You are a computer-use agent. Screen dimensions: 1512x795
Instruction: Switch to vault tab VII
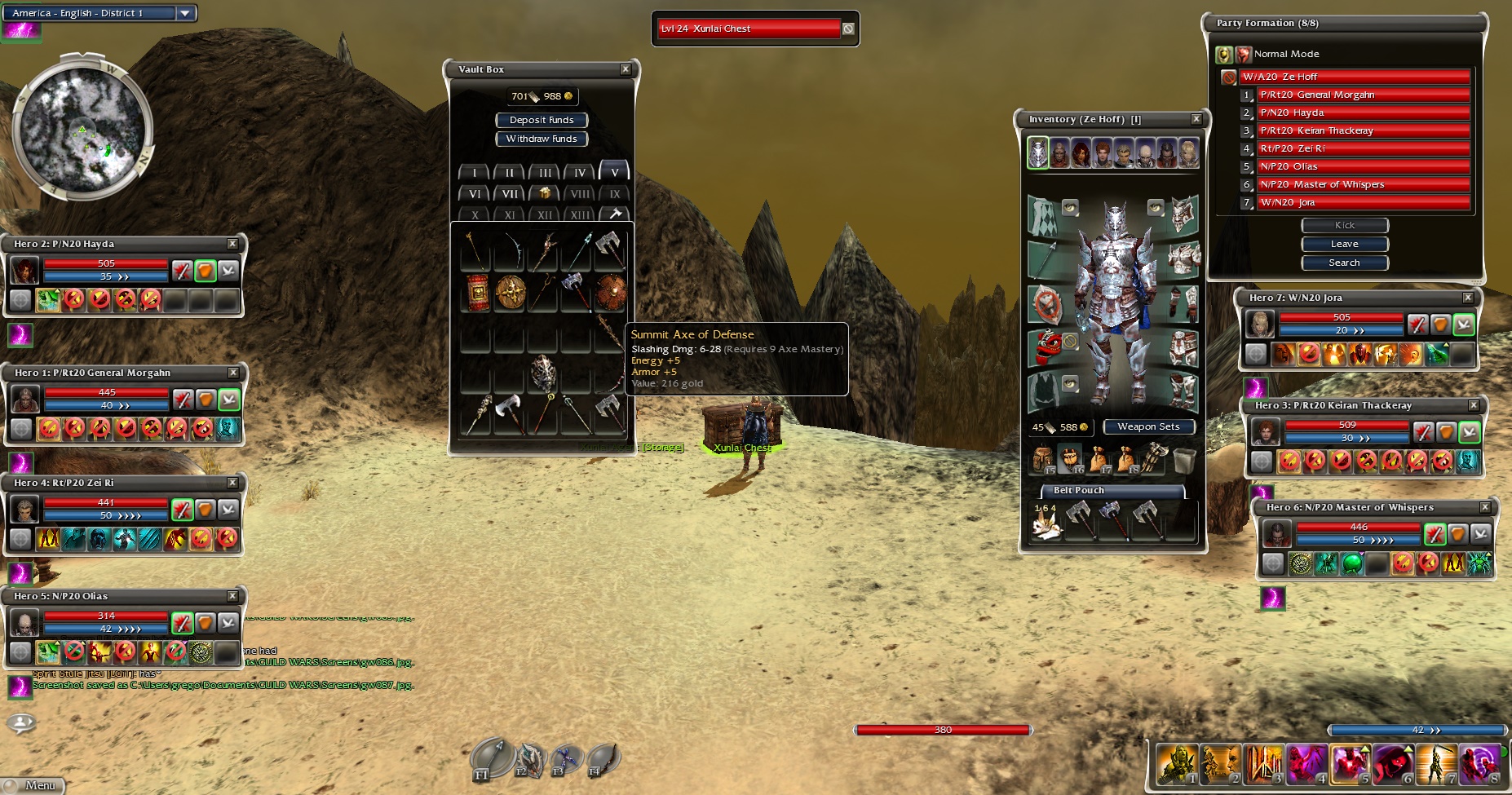(510, 194)
